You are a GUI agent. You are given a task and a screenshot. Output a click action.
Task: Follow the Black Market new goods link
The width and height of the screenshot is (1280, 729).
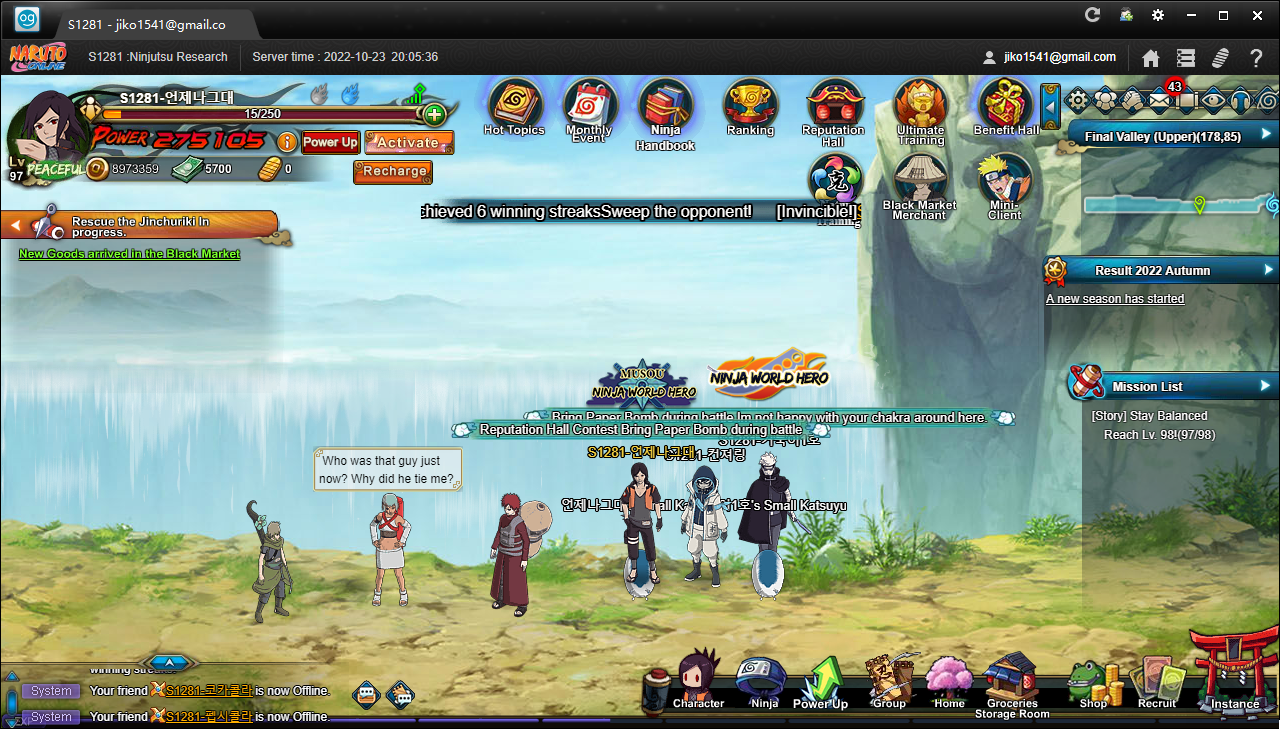129,254
